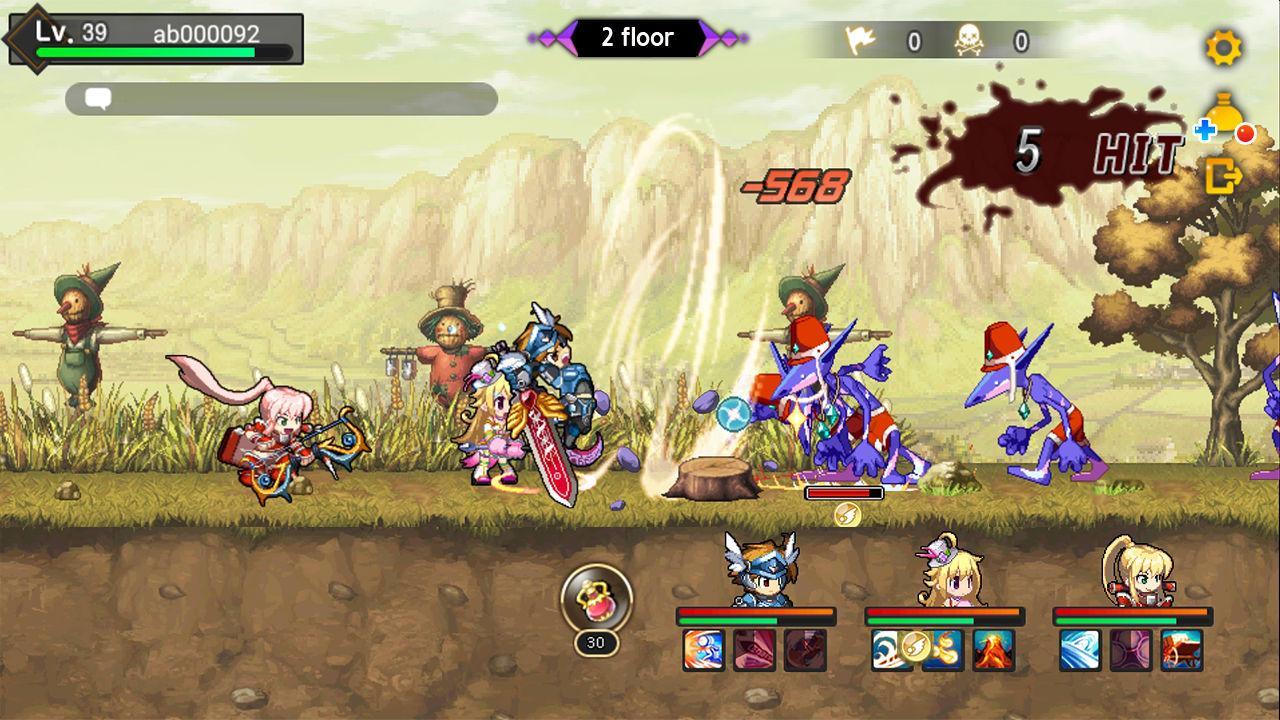Activate the fairy's golden sparkle skill

pyautogui.click(x=942, y=650)
